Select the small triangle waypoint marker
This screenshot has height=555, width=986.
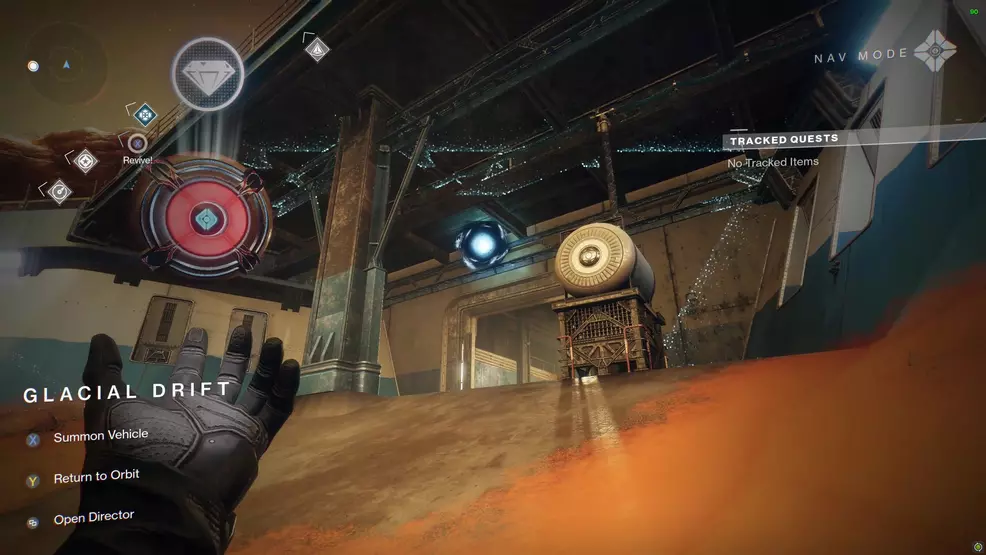coord(317,48)
